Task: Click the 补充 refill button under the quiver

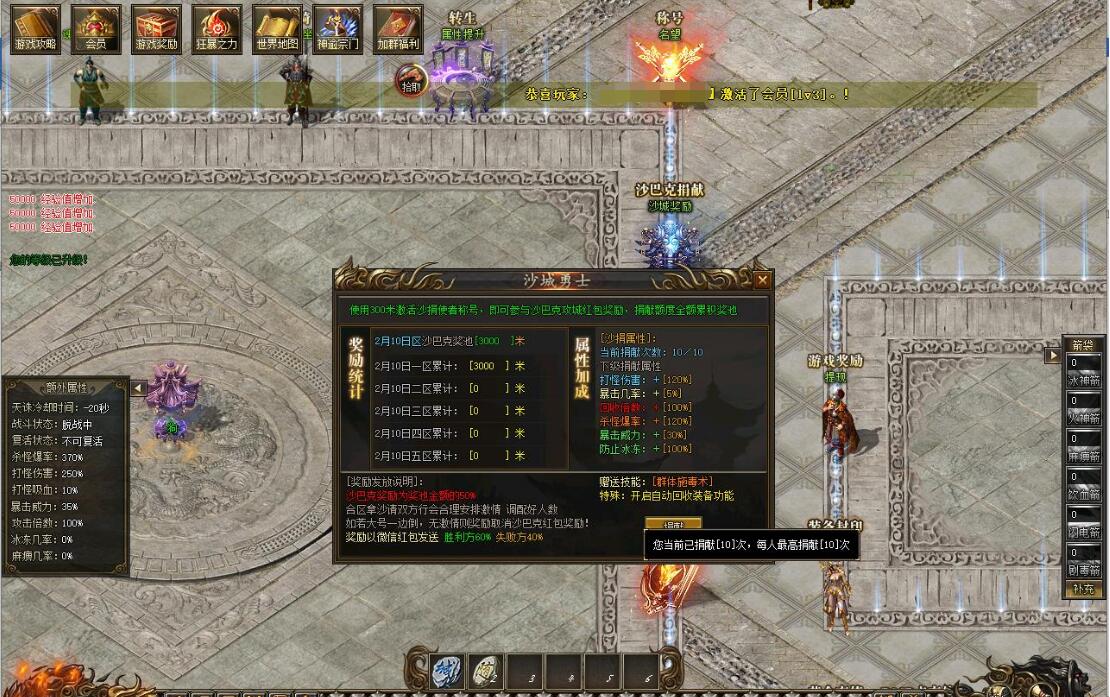Action: pos(1084,589)
